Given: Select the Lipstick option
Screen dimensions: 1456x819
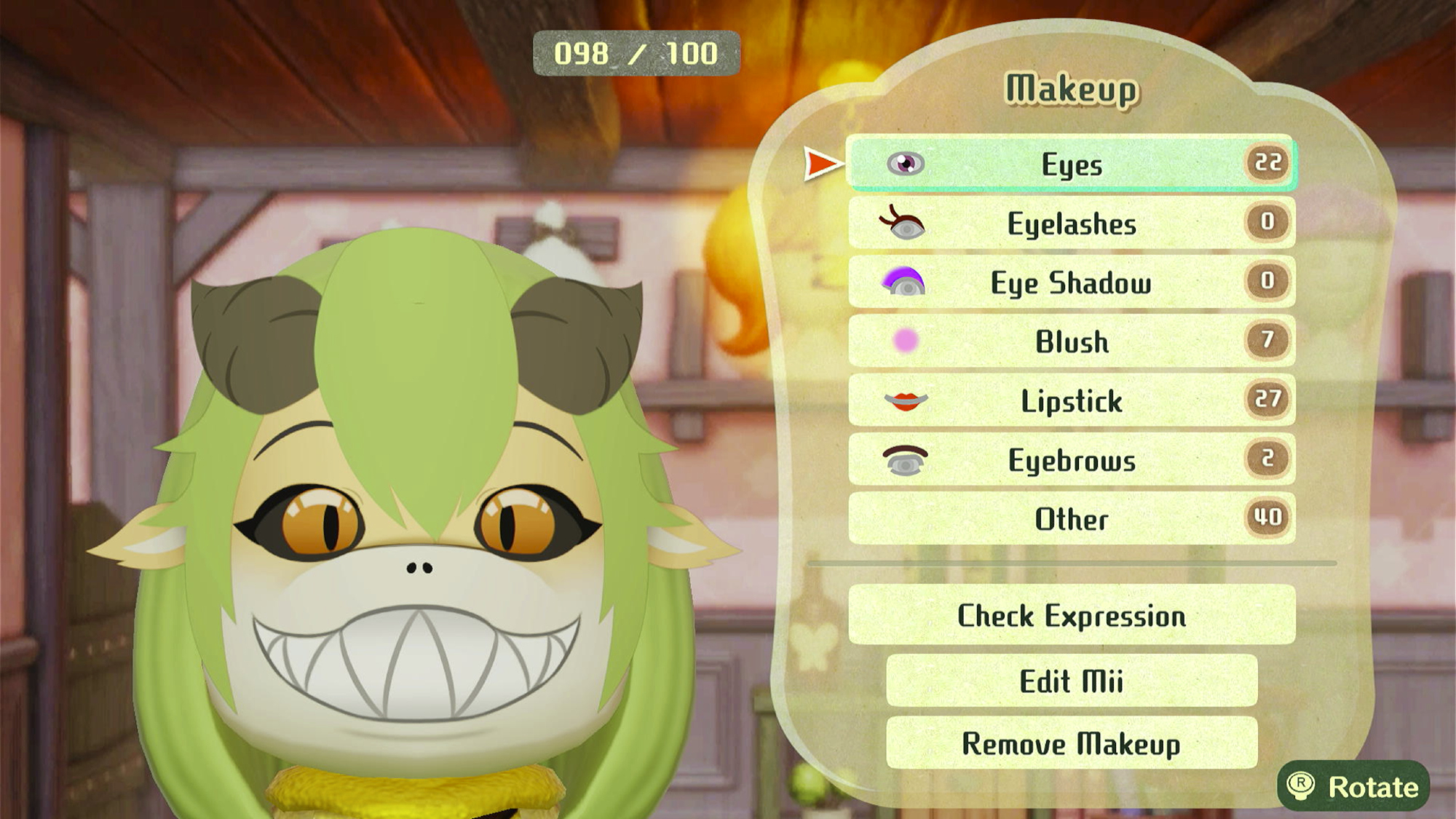Looking at the screenshot, I should pyautogui.click(x=1071, y=400).
